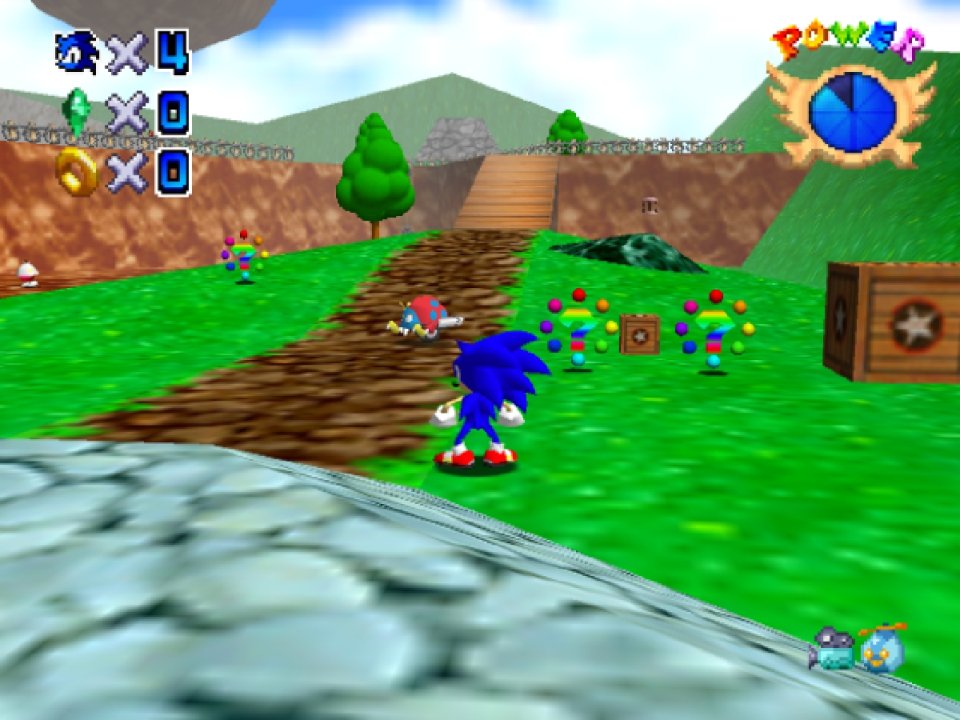Select the blue propeller robot camera icon
960x720 pixels.
click(x=883, y=647)
